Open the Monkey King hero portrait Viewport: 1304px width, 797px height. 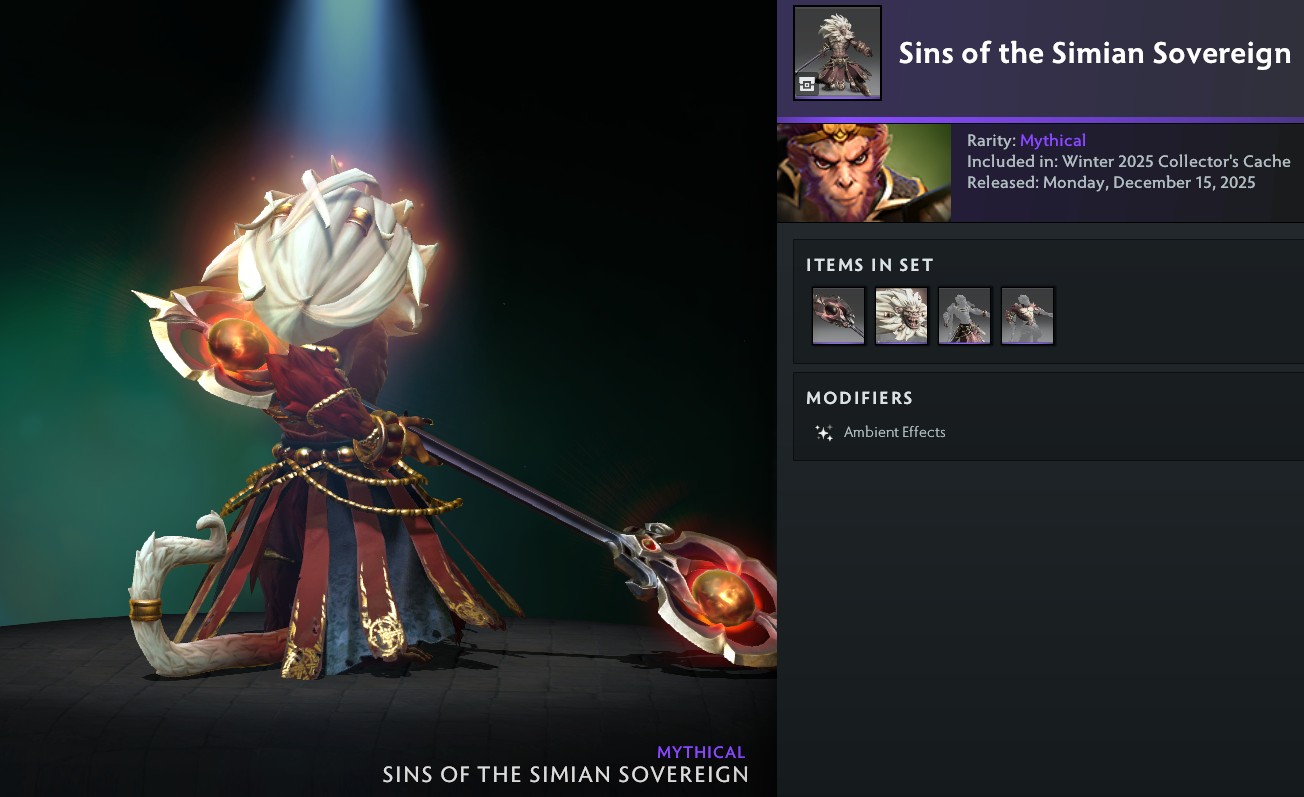click(x=863, y=172)
